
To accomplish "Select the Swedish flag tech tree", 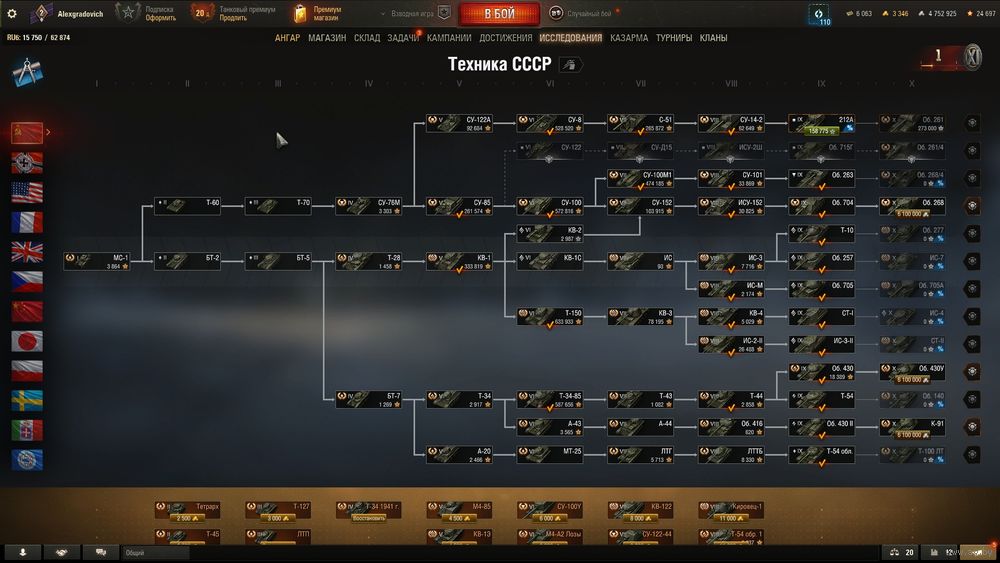I will click(x=27, y=400).
